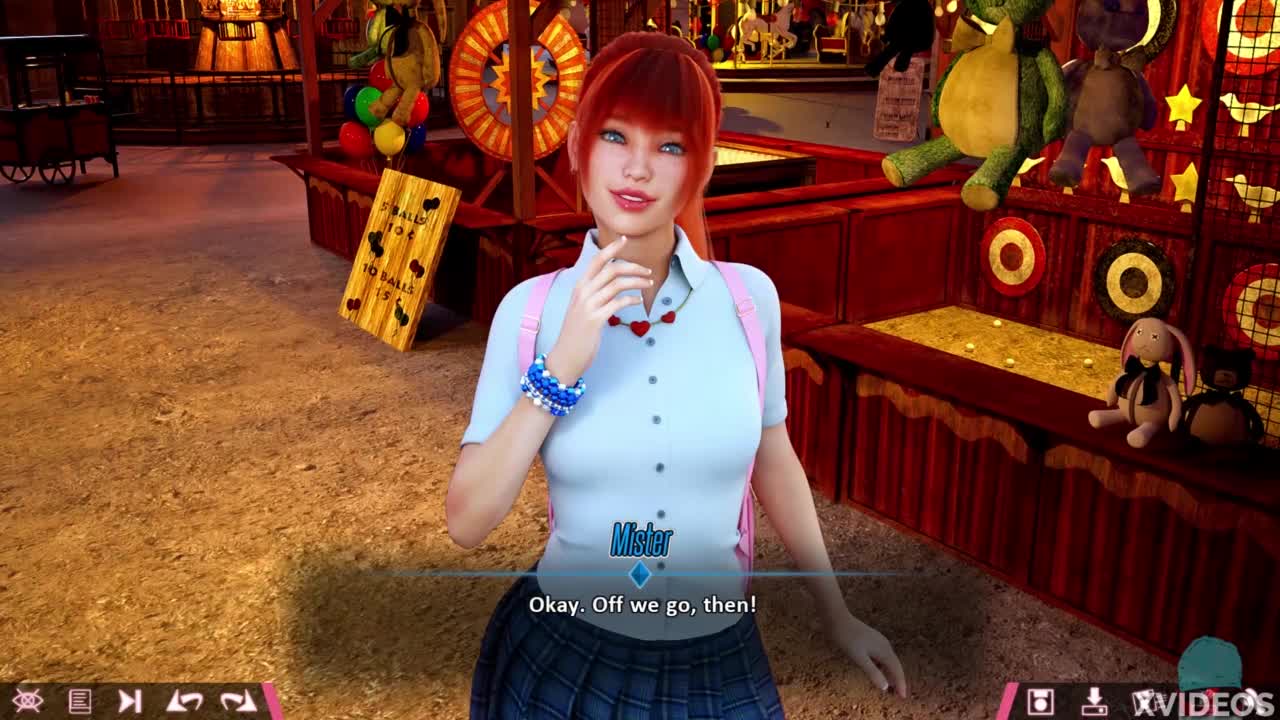Hide the interface with the crossed-eye icon

pos(27,701)
